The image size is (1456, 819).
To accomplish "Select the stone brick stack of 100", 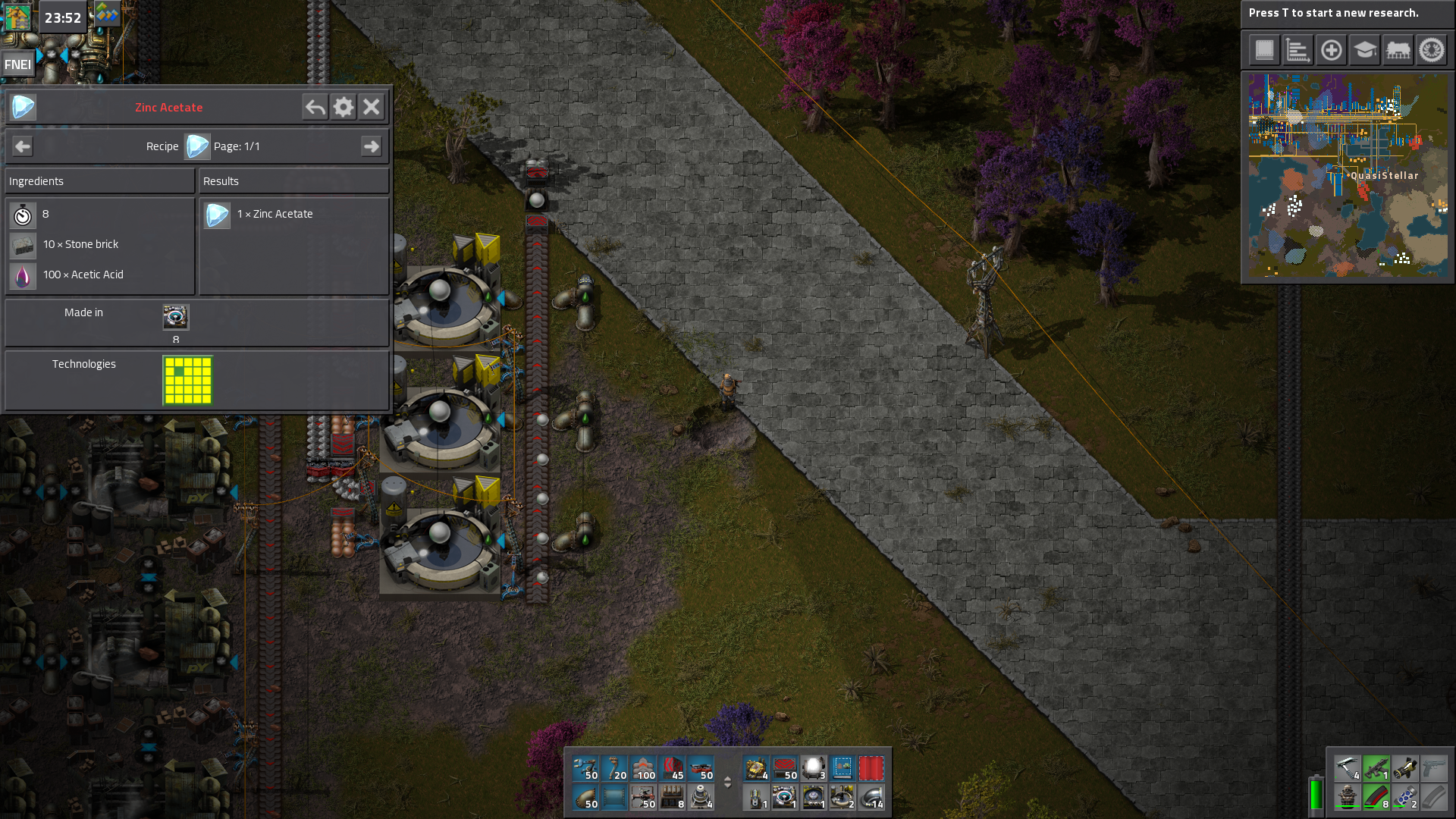I will 644,769.
